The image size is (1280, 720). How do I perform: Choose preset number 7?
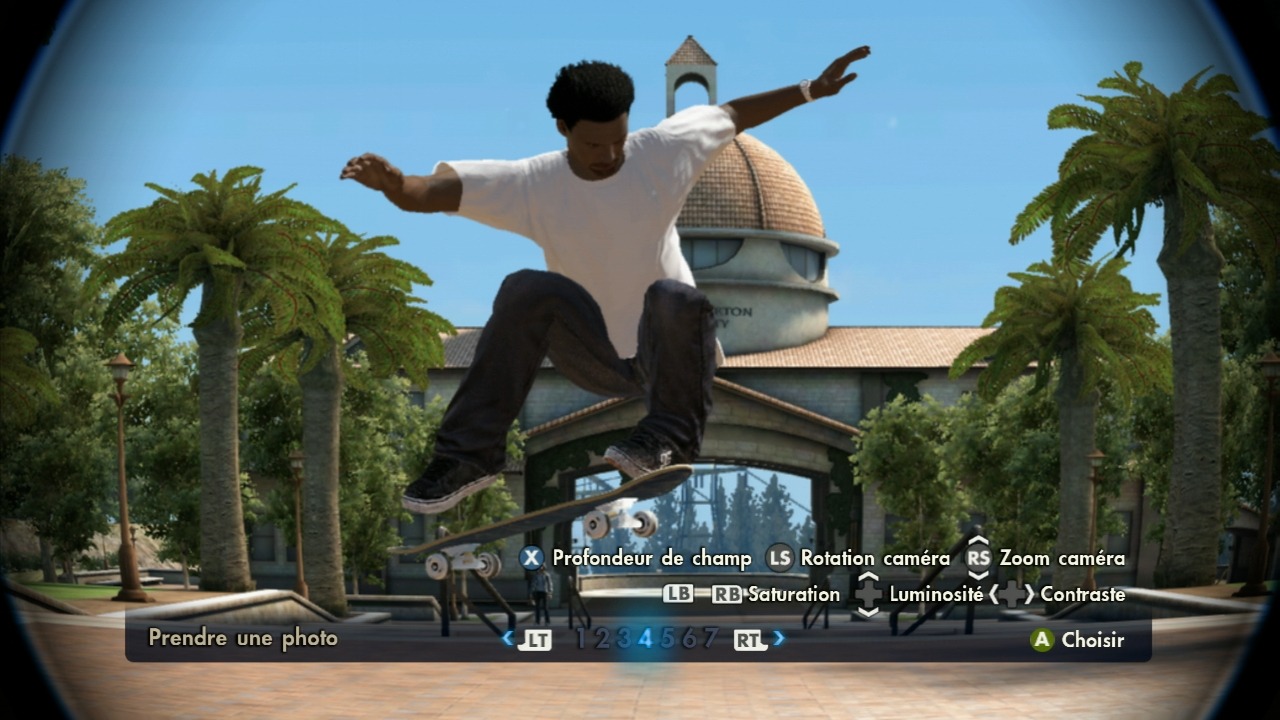[x=710, y=639]
